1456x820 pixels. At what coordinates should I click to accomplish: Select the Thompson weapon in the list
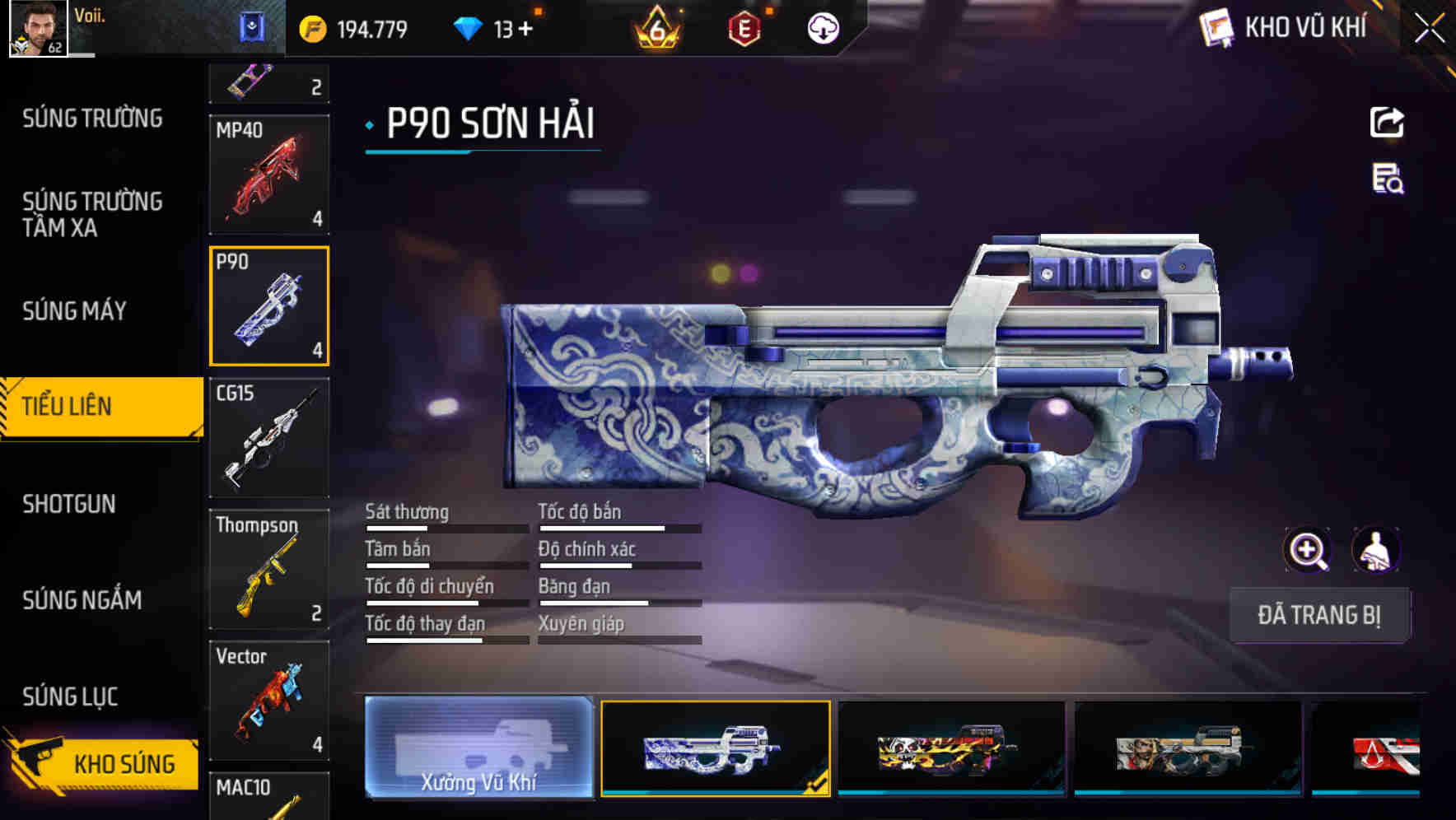point(269,568)
